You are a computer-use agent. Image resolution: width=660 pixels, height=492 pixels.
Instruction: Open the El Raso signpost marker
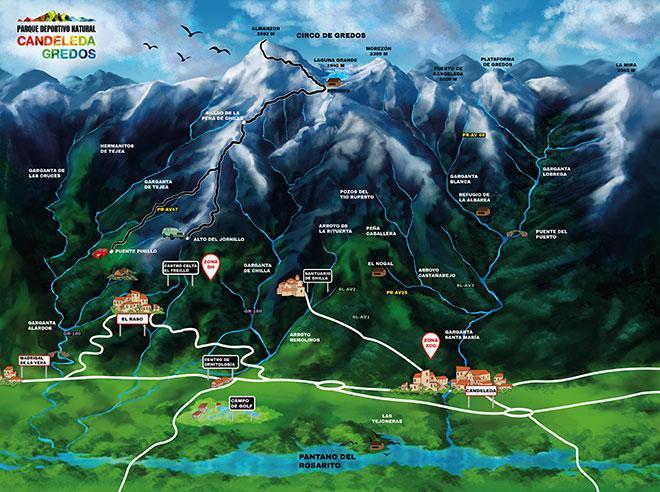(x=134, y=319)
